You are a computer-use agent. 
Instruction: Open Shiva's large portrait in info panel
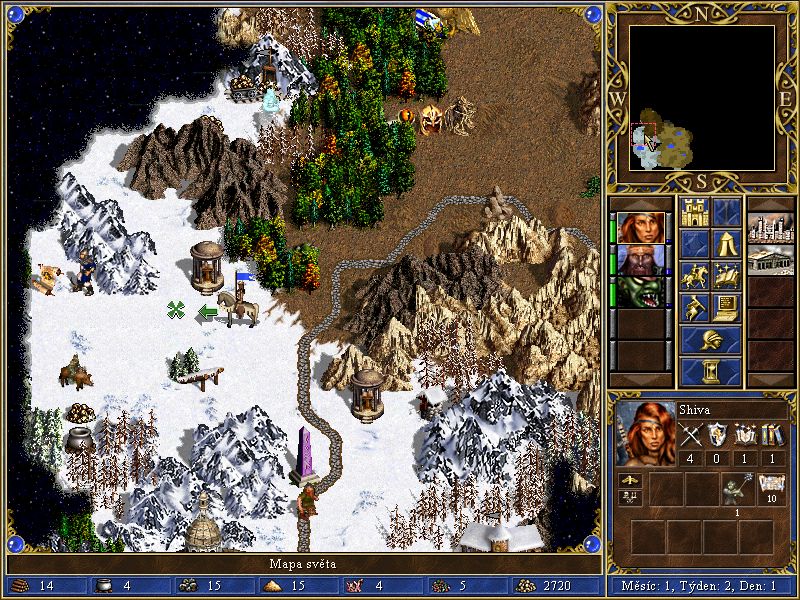(x=643, y=433)
